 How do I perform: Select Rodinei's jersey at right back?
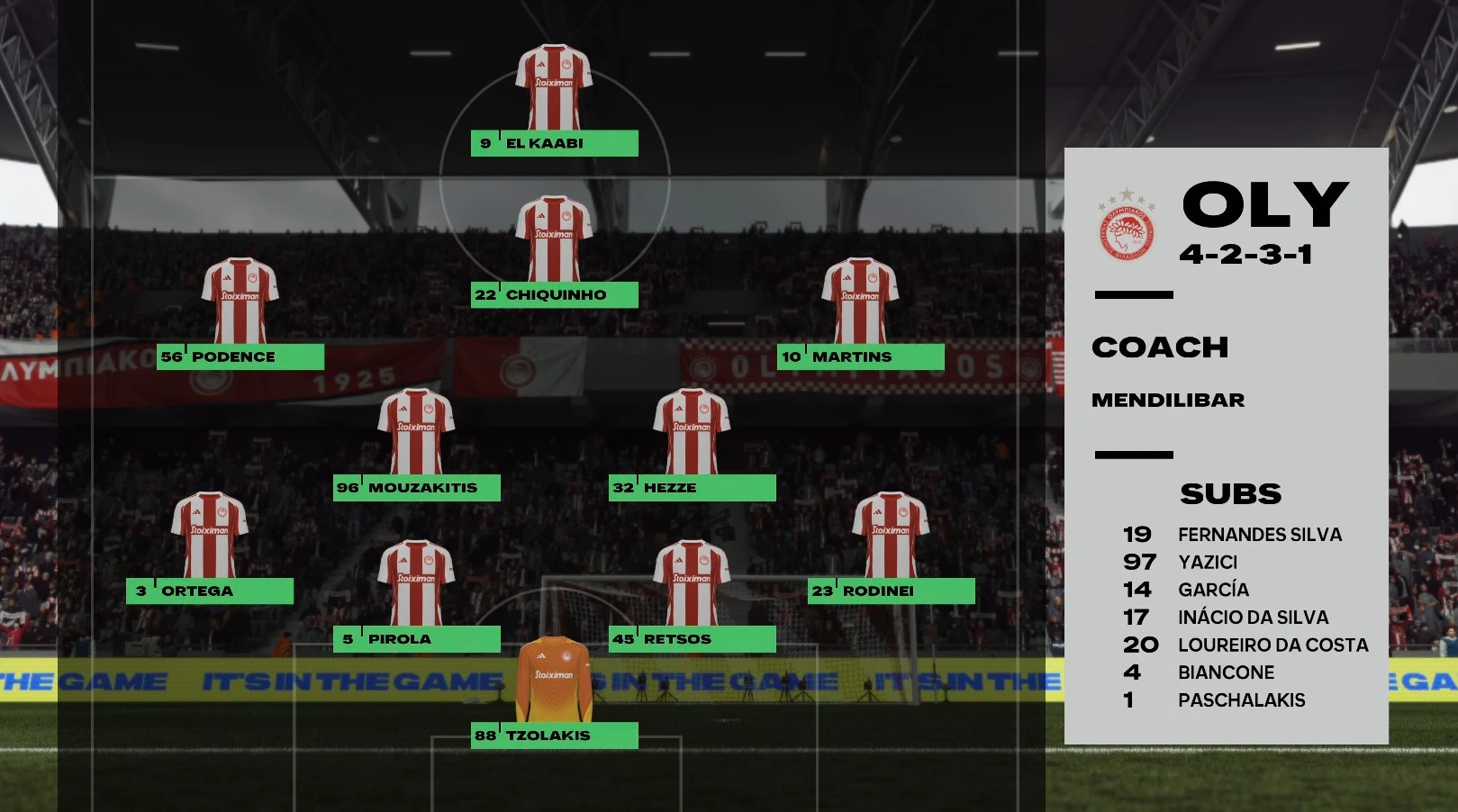point(893,534)
